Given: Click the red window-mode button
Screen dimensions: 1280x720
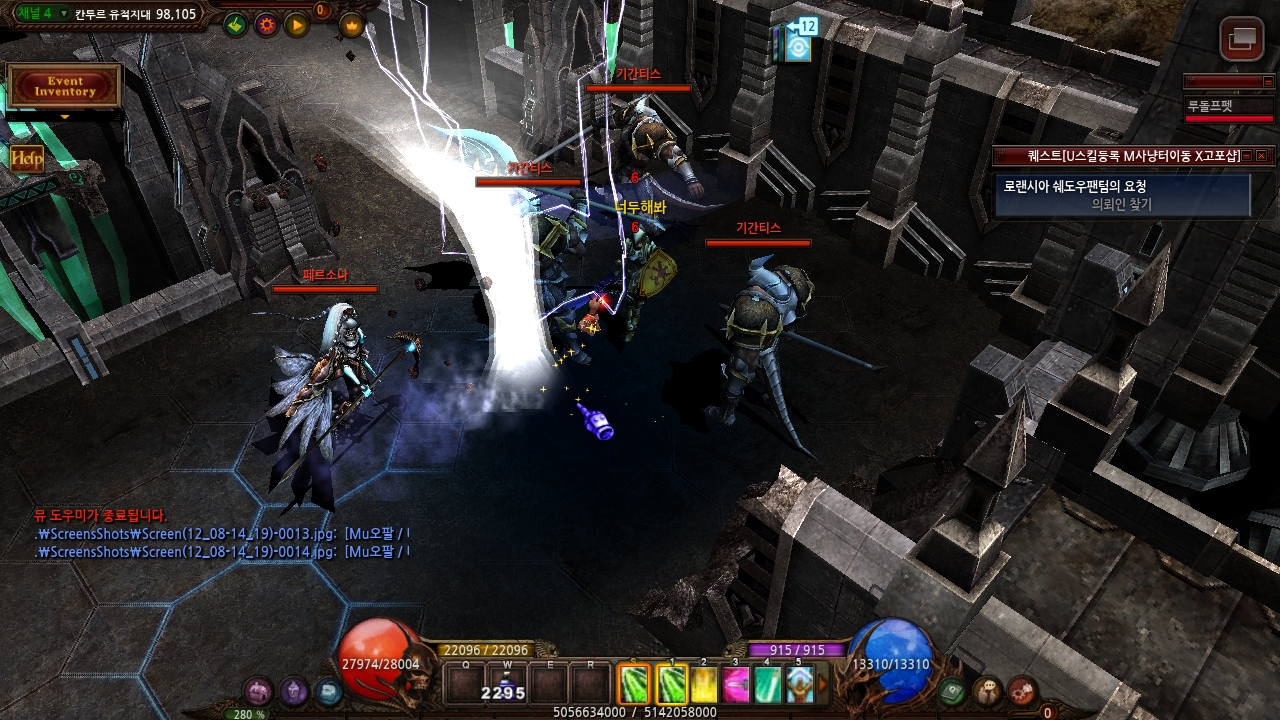Looking at the screenshot, I should (1242, 39).
